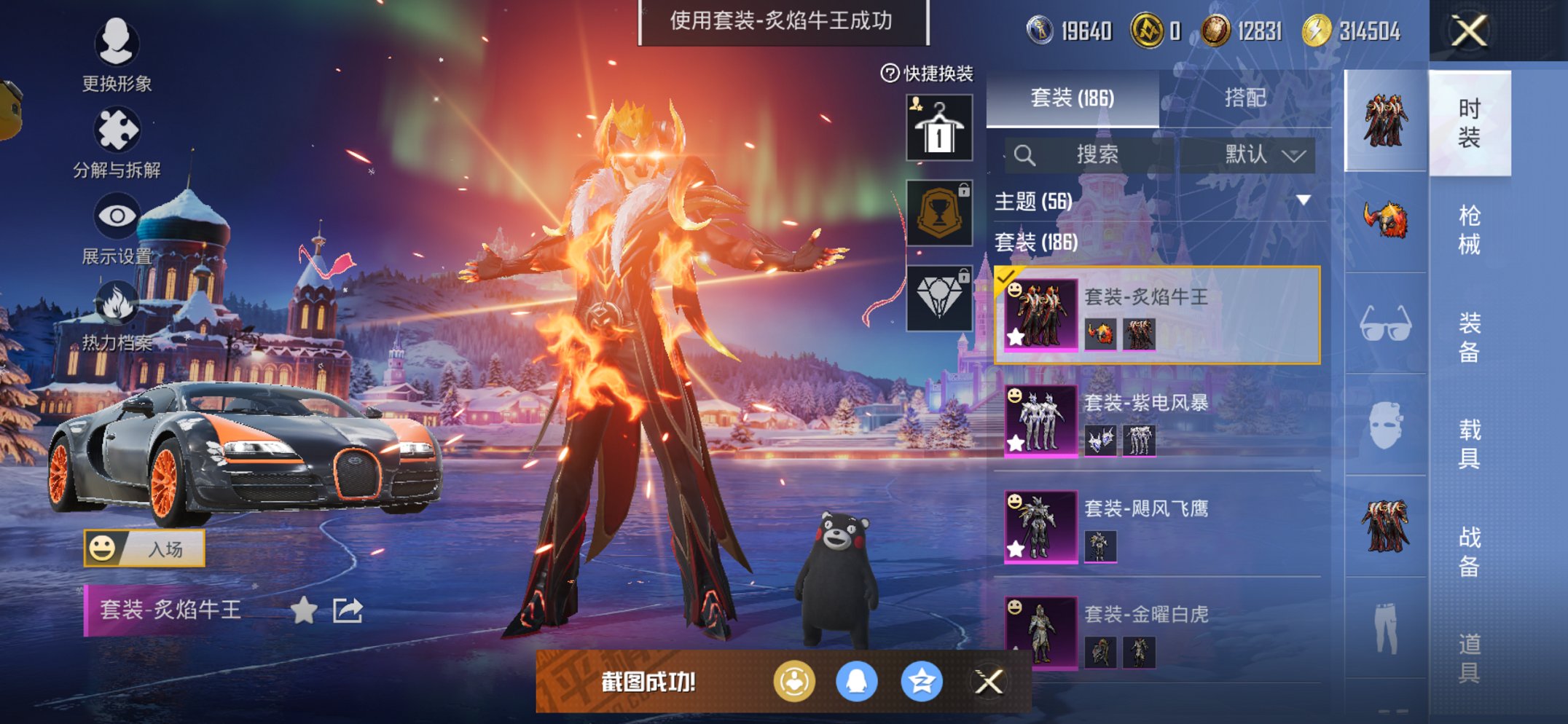Open 展示设置 display settings eye icon
Screen dimensions: 1568x724
pos(117,216)
